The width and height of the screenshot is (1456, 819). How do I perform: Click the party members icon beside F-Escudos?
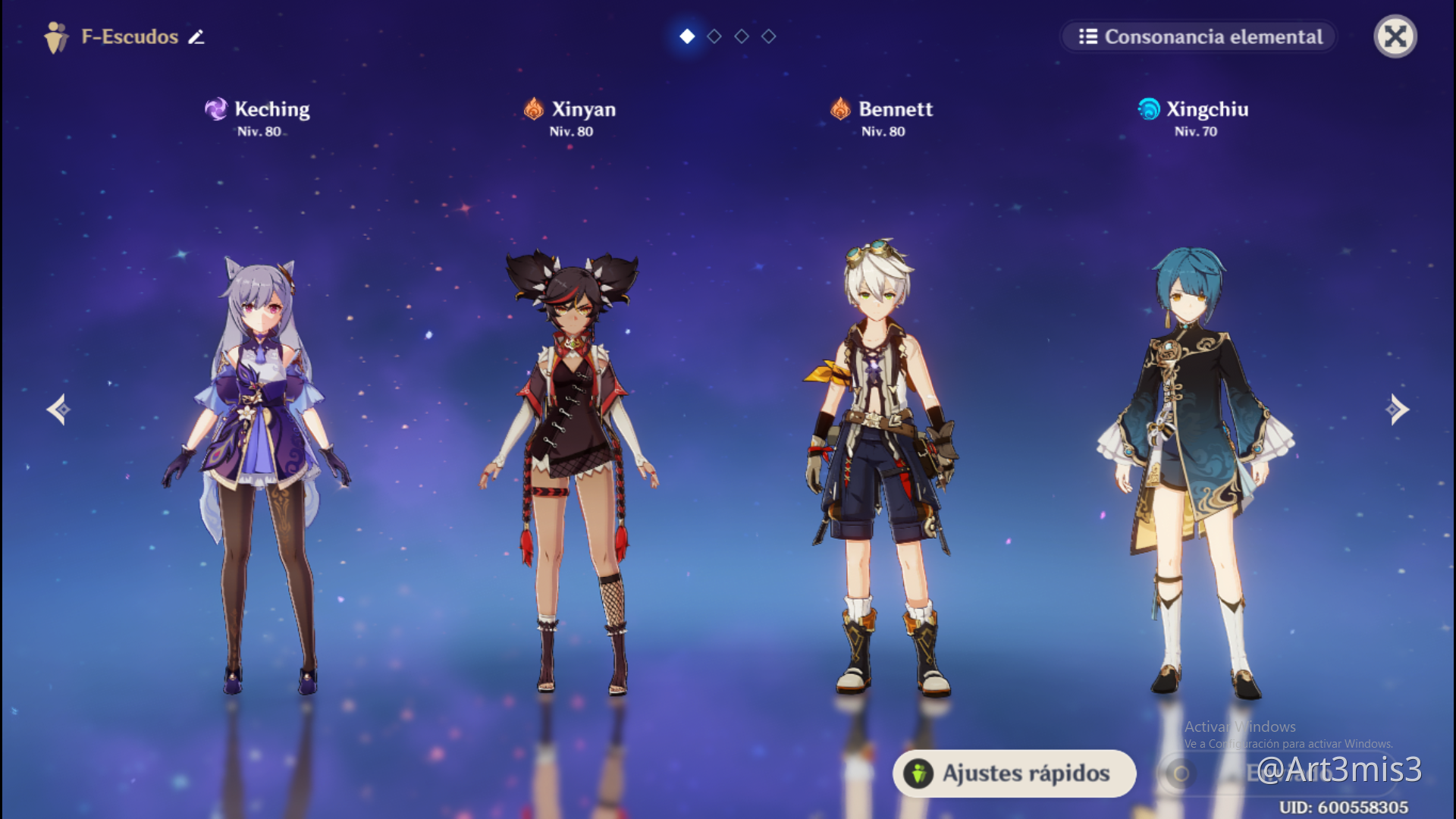click(x=58, y=36)
